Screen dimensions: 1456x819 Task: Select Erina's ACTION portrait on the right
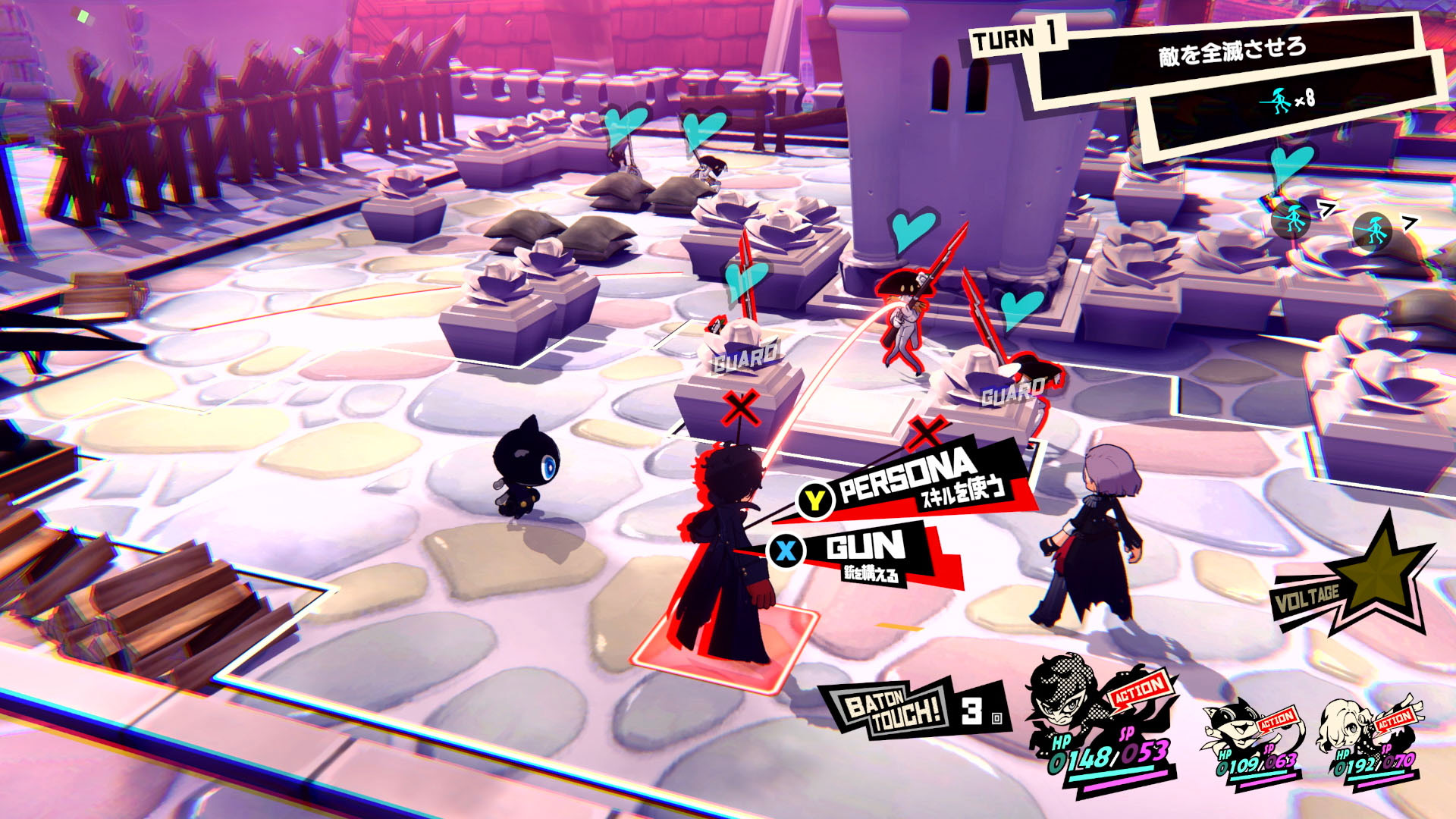tap(1346, 724)
